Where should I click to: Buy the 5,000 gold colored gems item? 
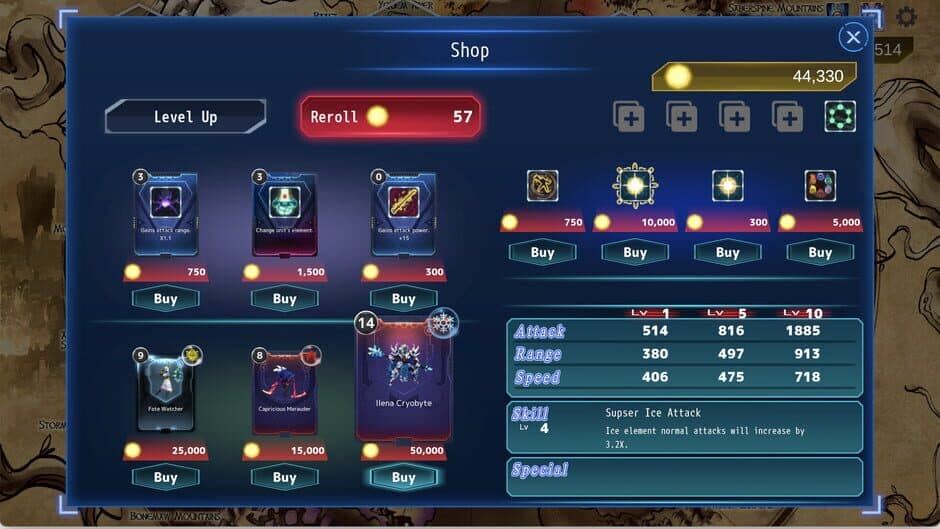click(820, 252)
